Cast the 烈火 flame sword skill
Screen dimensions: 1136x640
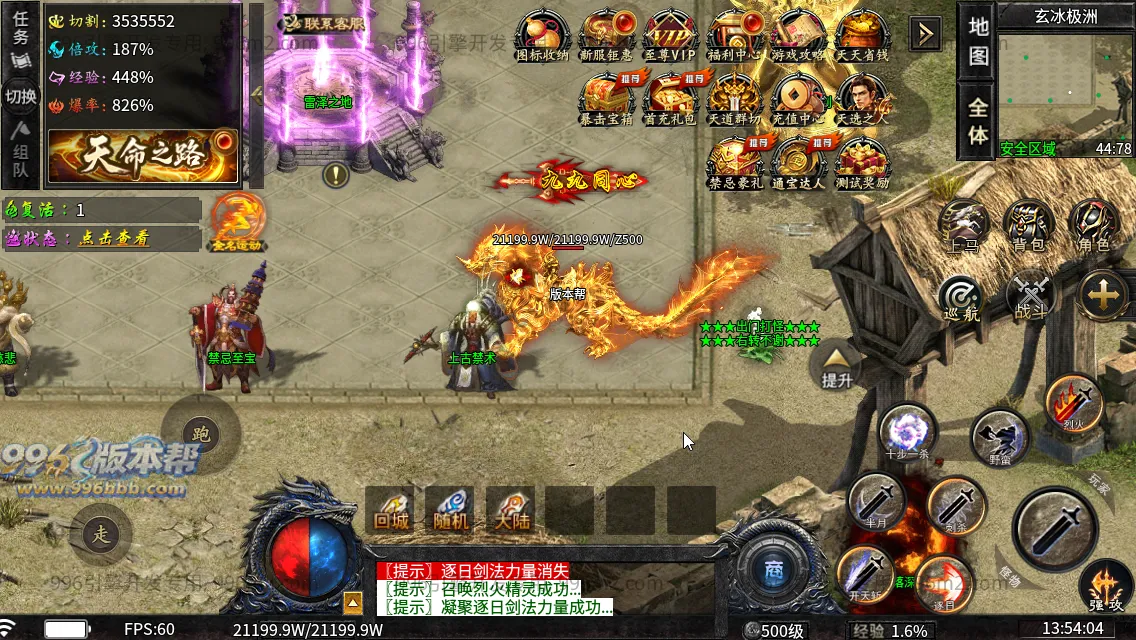[x=1074, y=403]
